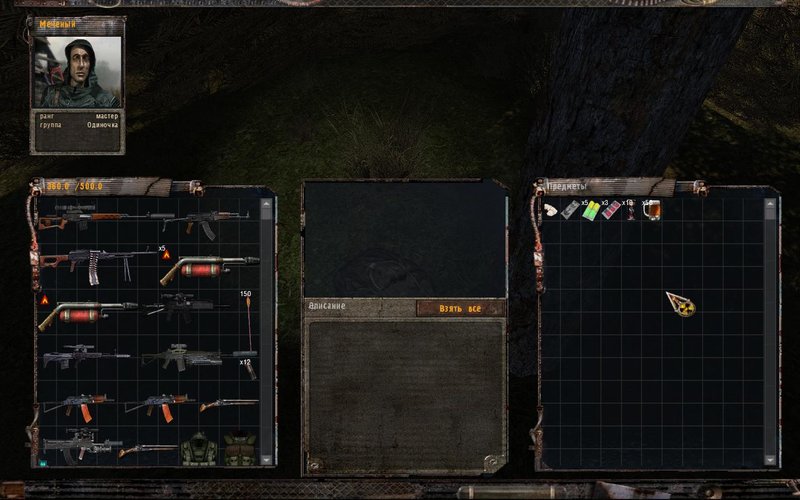Select the dark green armored vest

tap(198, 449)
